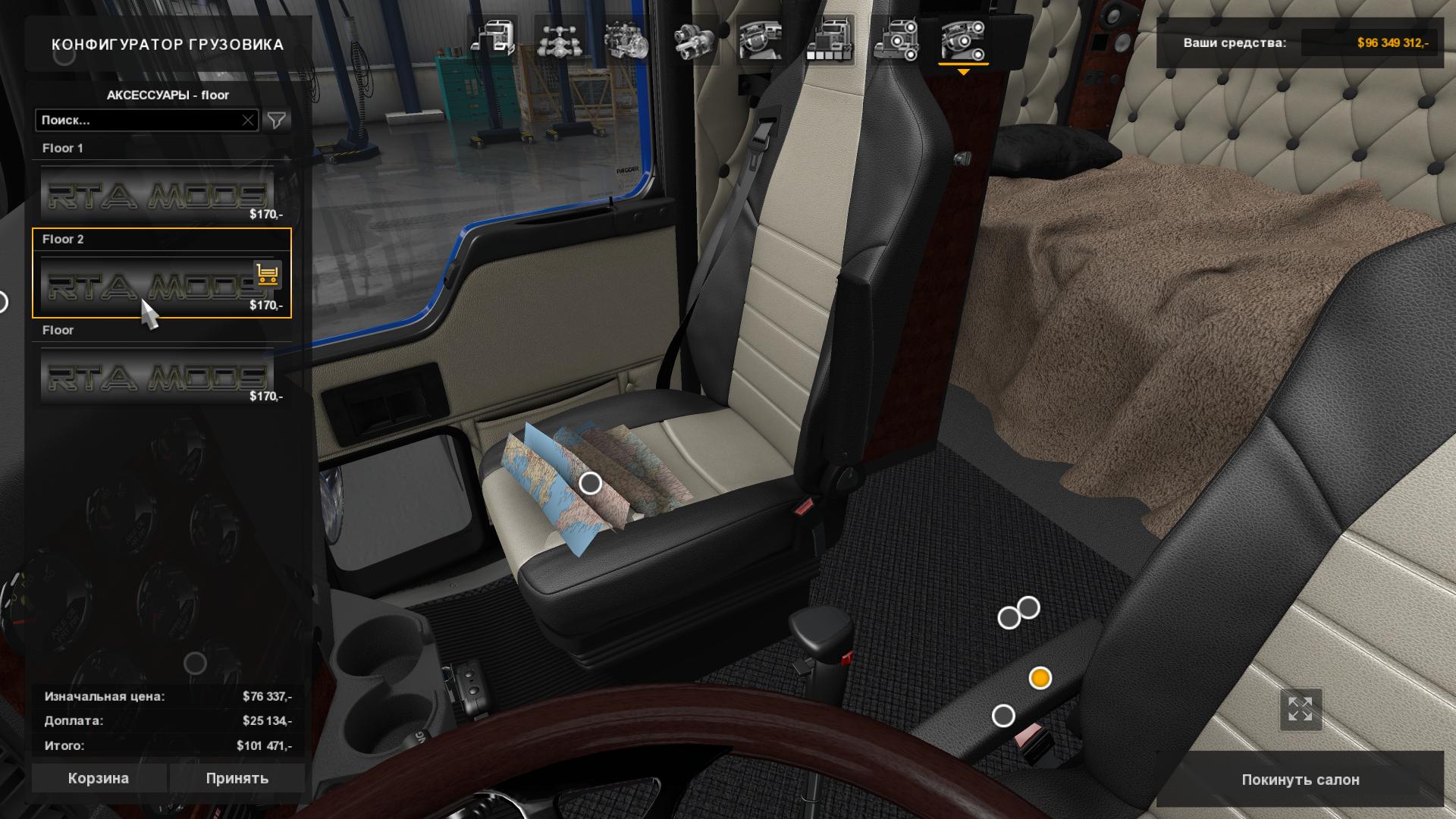1456x819 pixels.
Task: Select the Floor 2 accessory item
Action: click(144, 284)
